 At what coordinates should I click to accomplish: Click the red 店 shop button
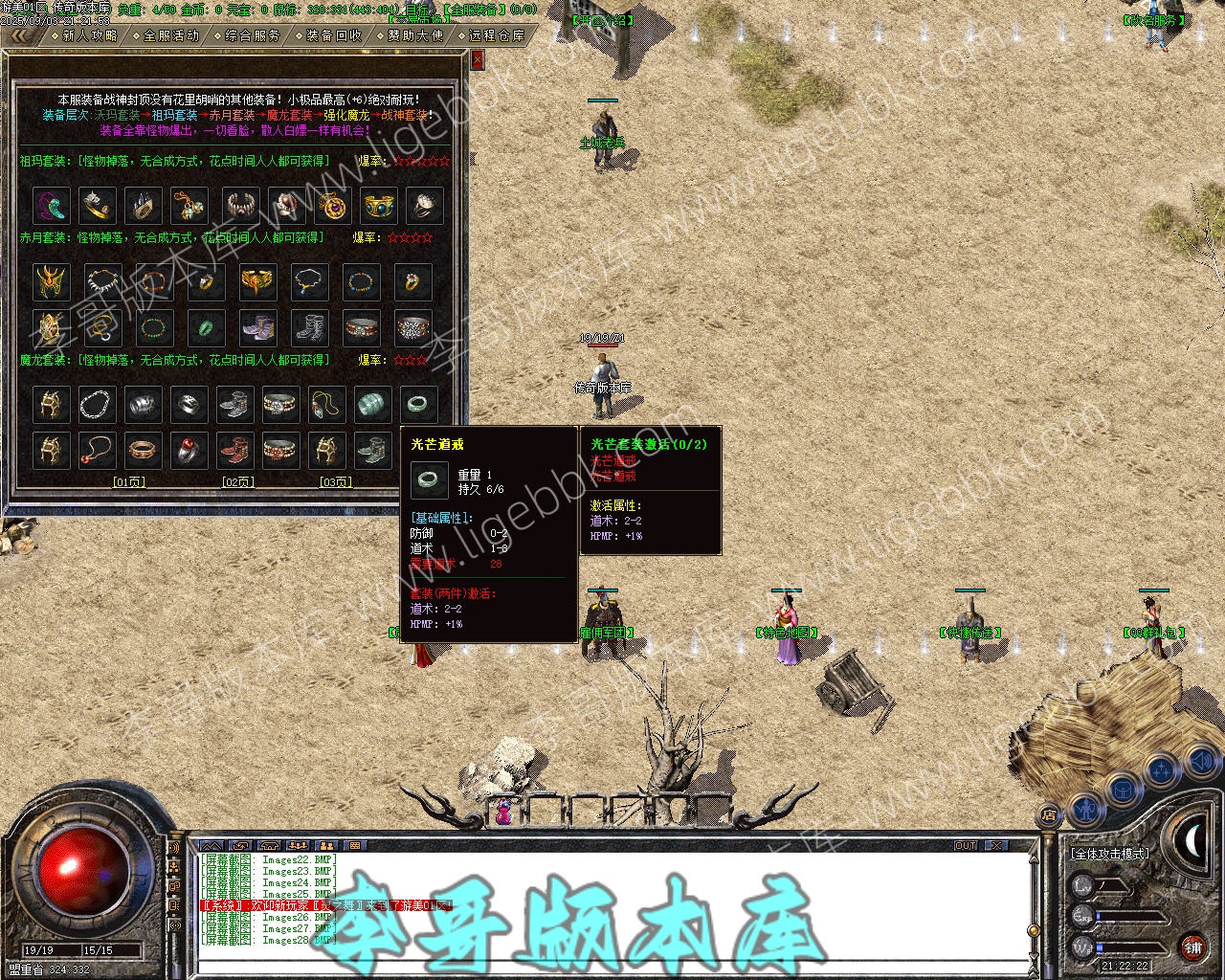1049,816
